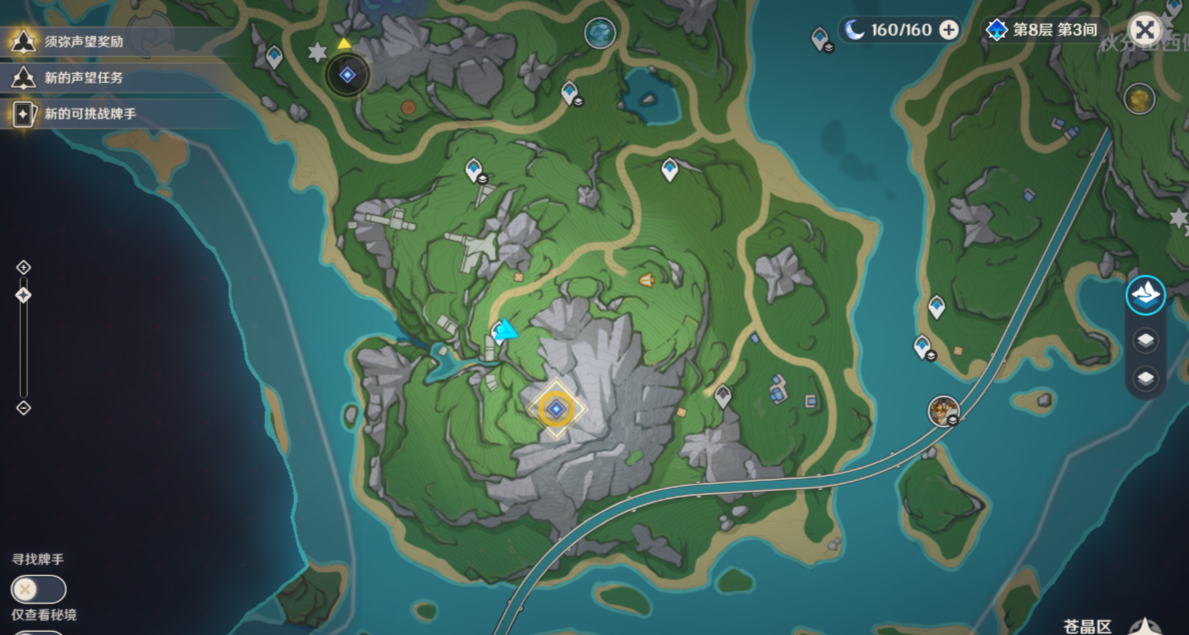Image resolution: width=1189 pixels, height=635 pixels.
Task: Open the Spiral Abyss 第8层 第3间 indicator
Action: click(1043, 30)
